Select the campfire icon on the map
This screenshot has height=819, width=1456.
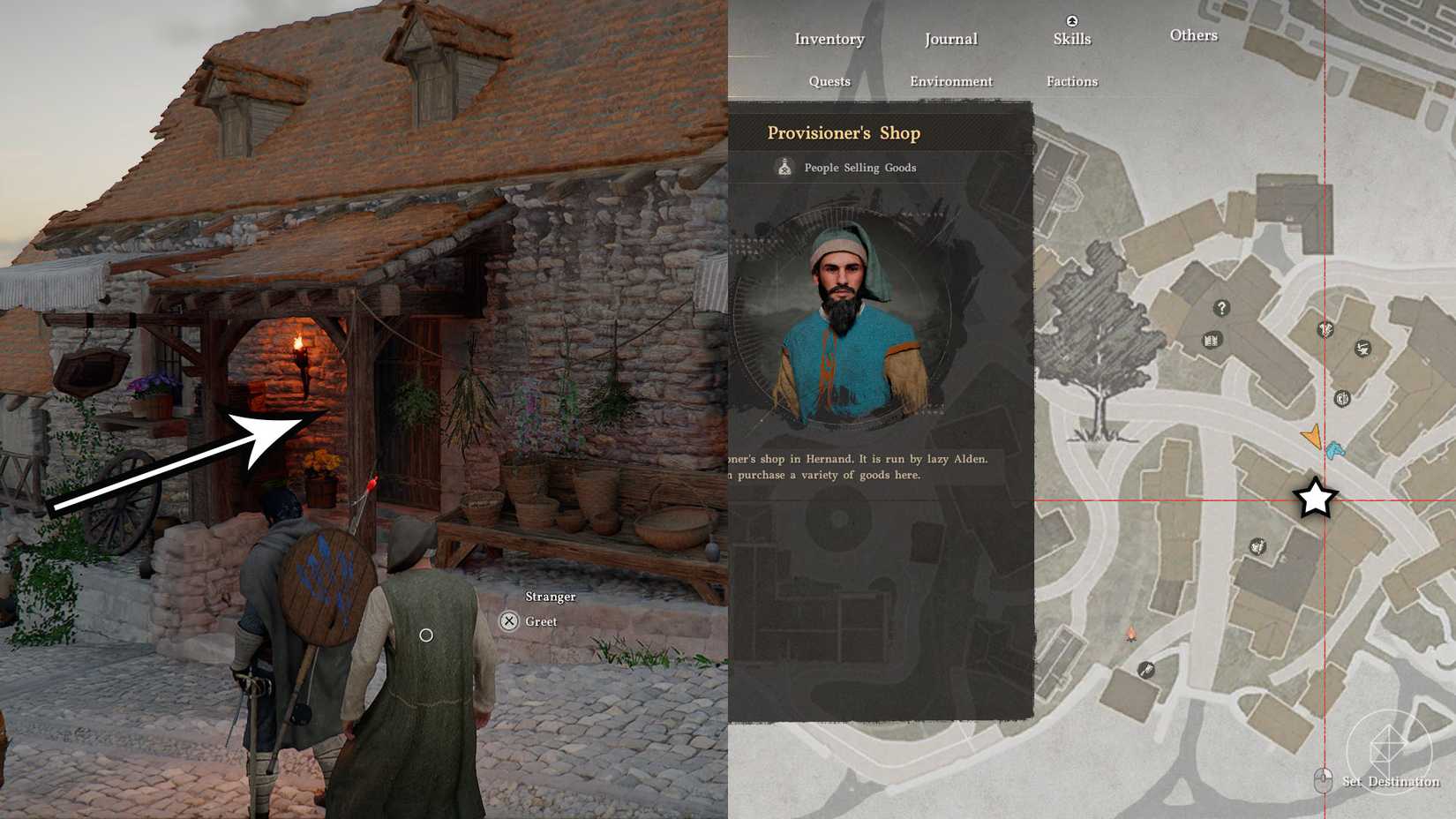[1131, 633]
